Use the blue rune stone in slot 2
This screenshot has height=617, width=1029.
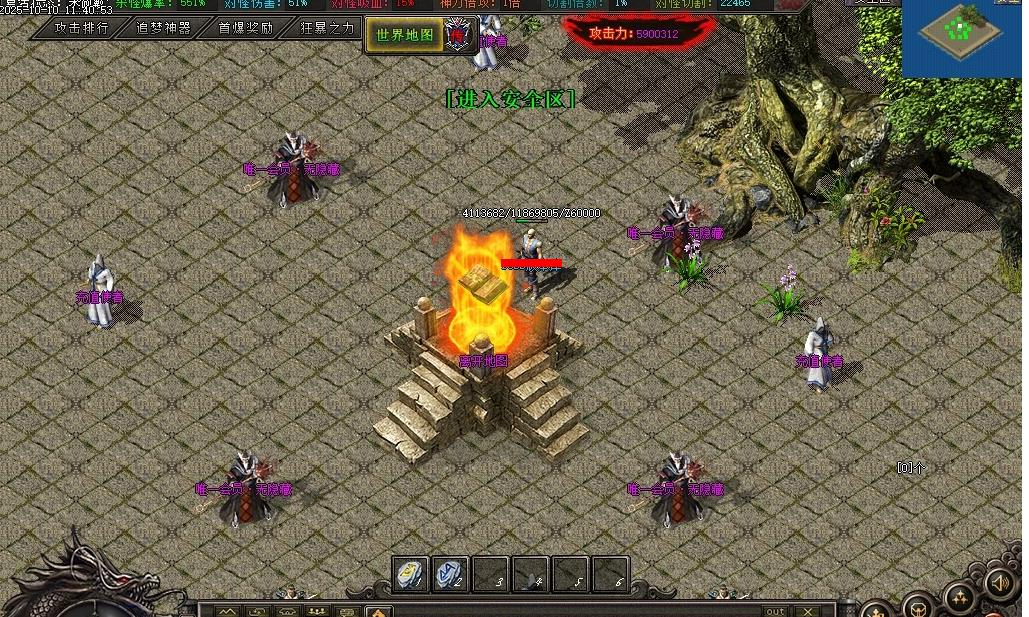tap(450, 574)
